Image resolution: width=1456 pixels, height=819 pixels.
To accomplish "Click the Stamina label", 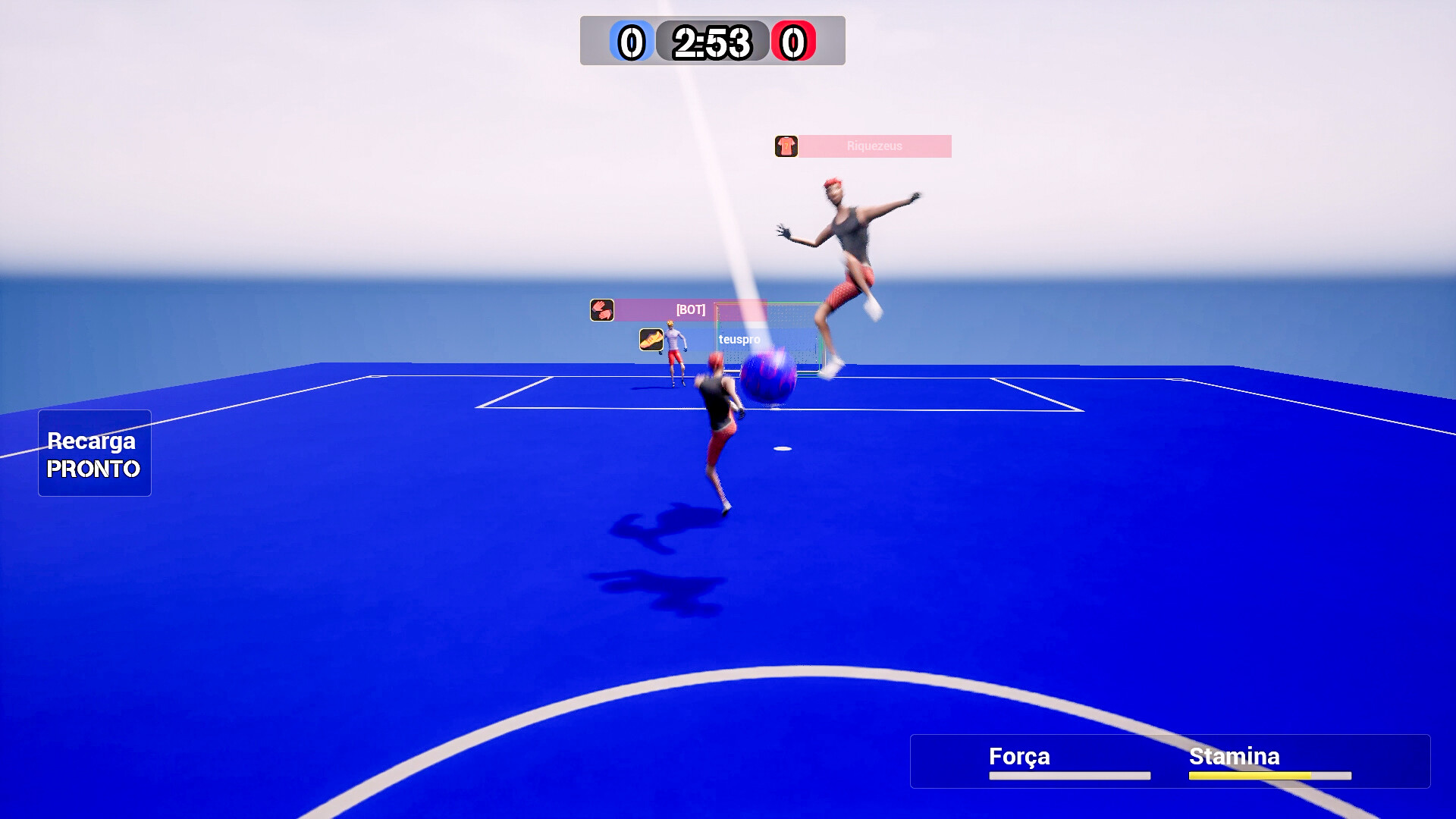I will tap(1233, 756).
